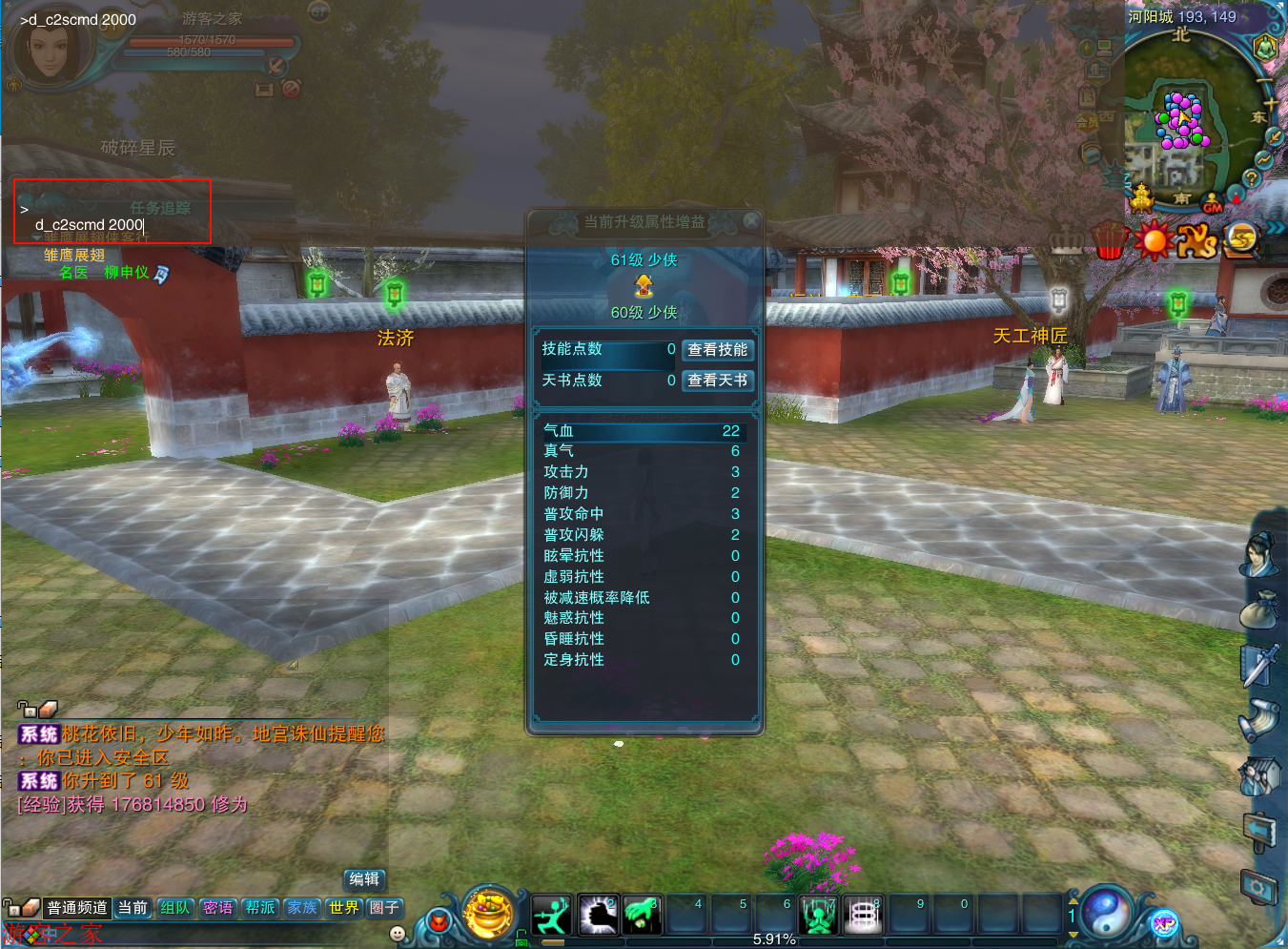1288x949 pixels.
Task: Open the sword and book skills icon
Action: coord(1259,665)
